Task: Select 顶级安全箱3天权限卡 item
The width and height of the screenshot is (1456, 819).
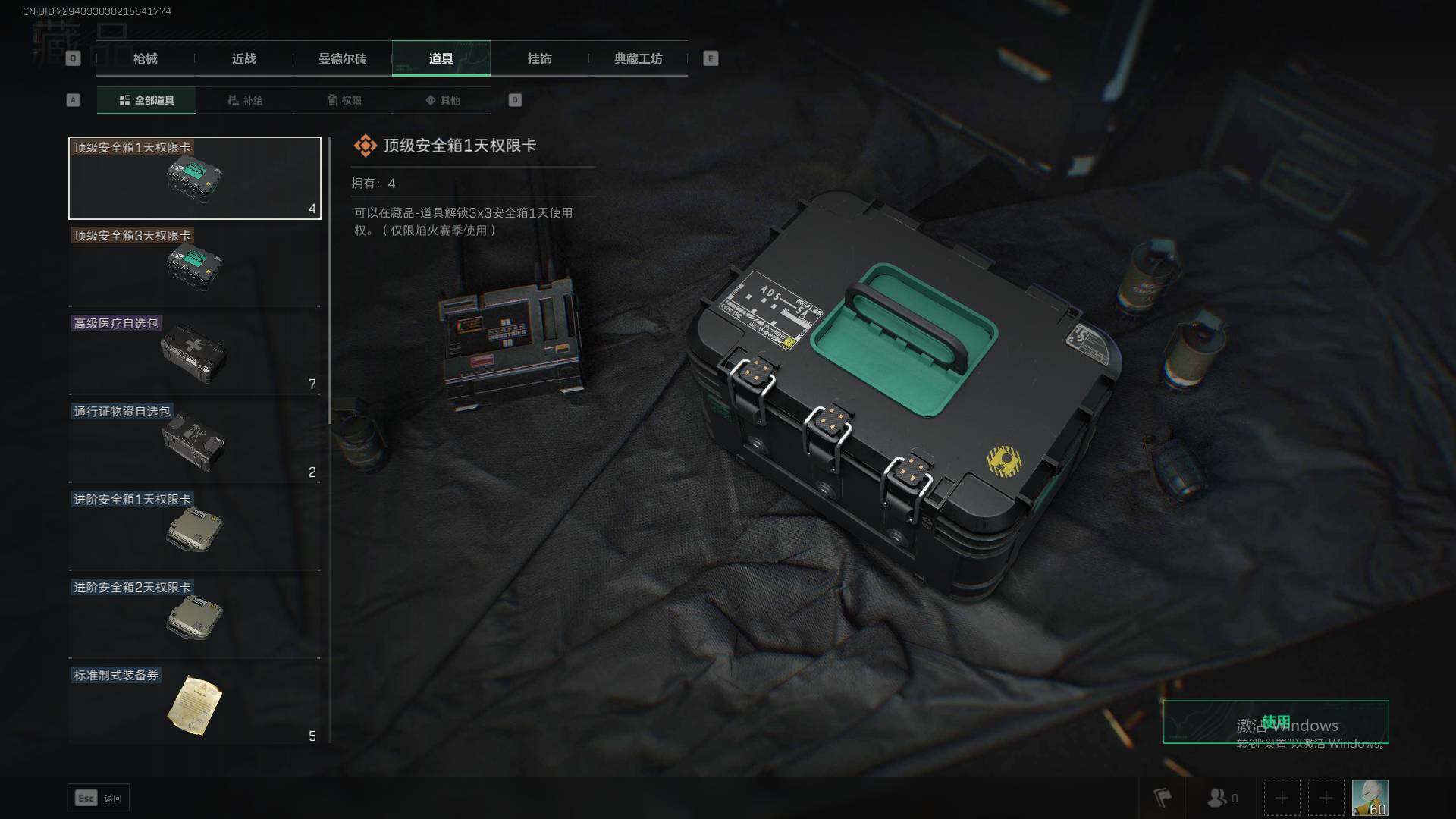Action: coord(195,266)
